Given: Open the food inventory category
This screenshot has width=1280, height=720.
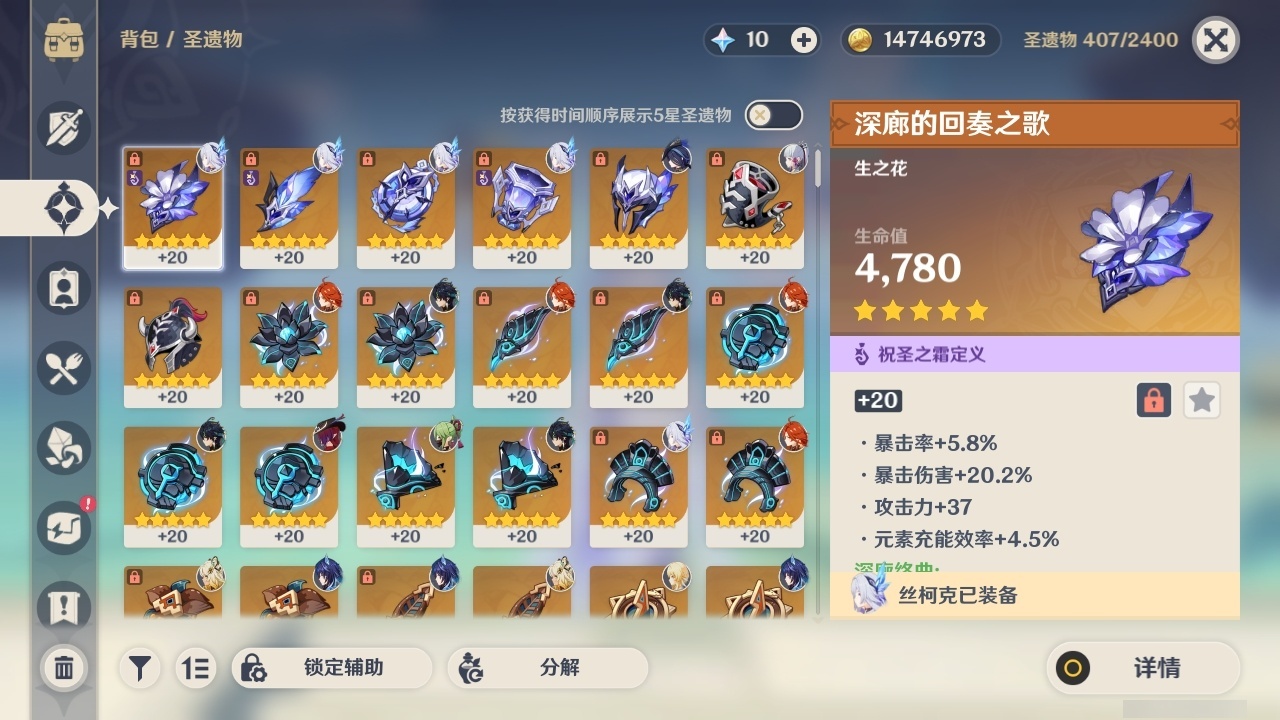Looking at the screenshot, I should coord(63,368).
